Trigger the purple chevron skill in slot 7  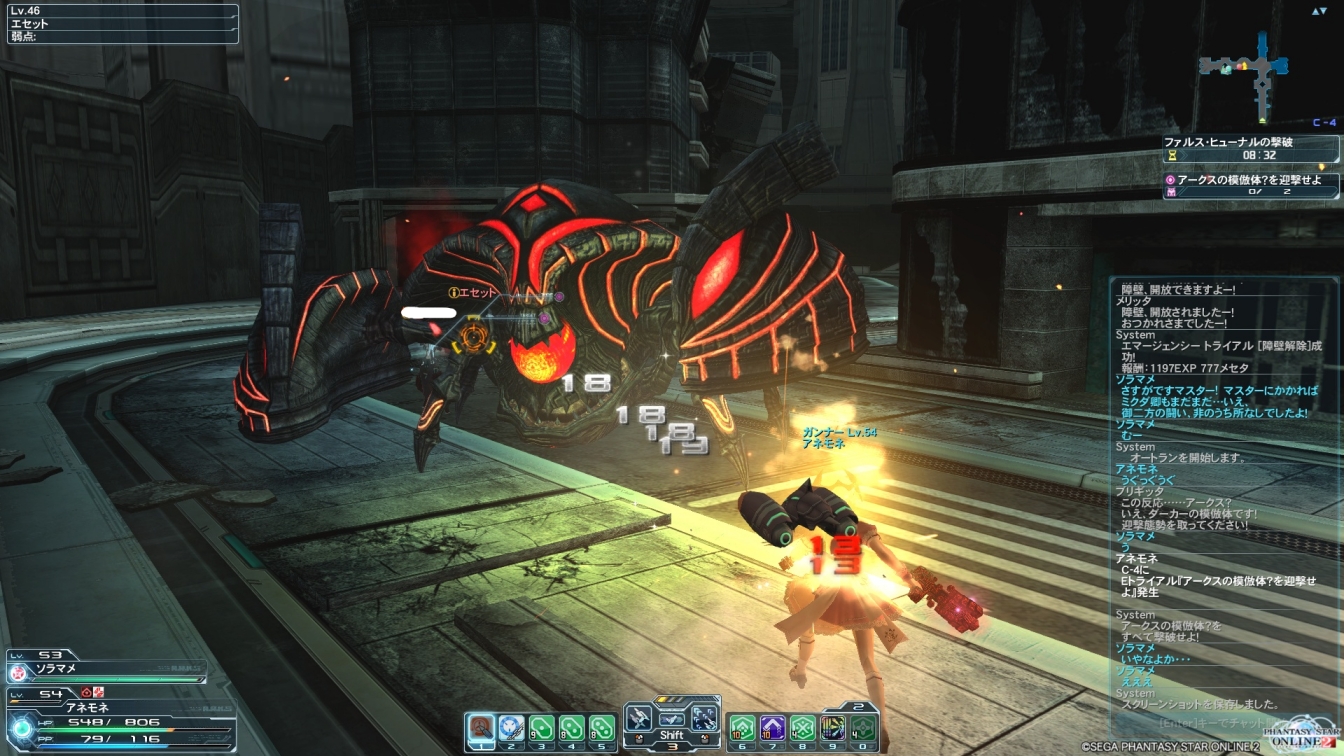(772, 727)
